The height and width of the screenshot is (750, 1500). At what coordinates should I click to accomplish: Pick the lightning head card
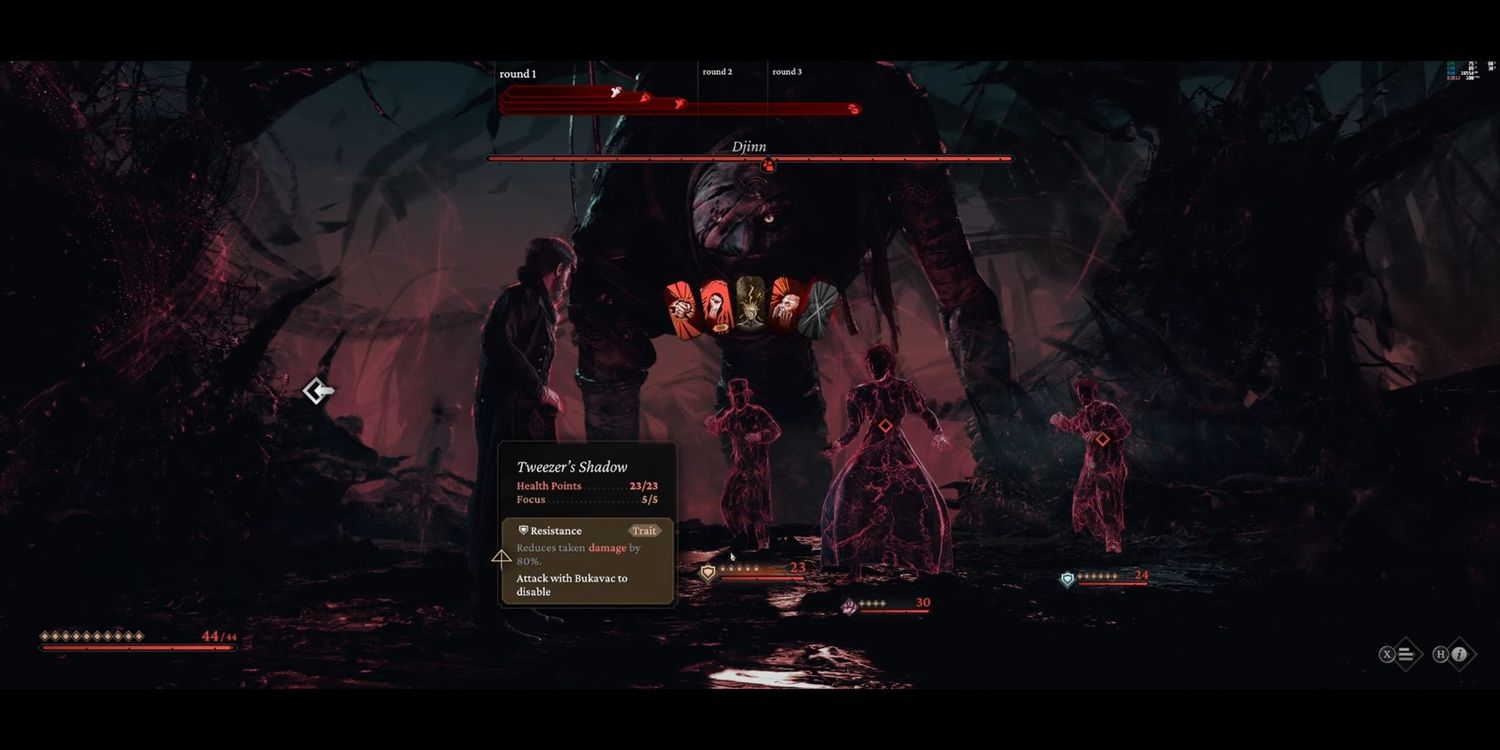pos(750,305)
